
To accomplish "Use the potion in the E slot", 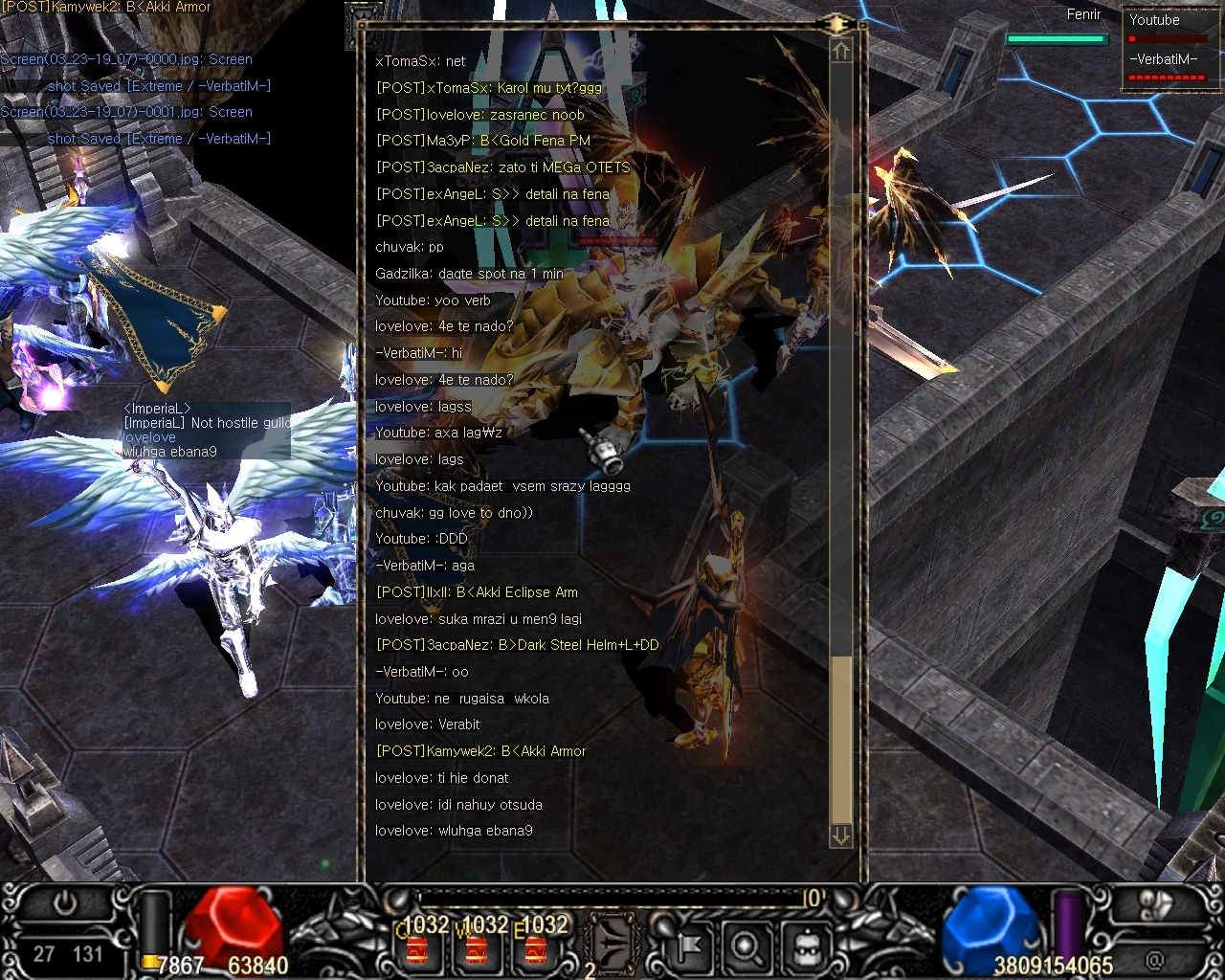I will (x=536, y=948).
